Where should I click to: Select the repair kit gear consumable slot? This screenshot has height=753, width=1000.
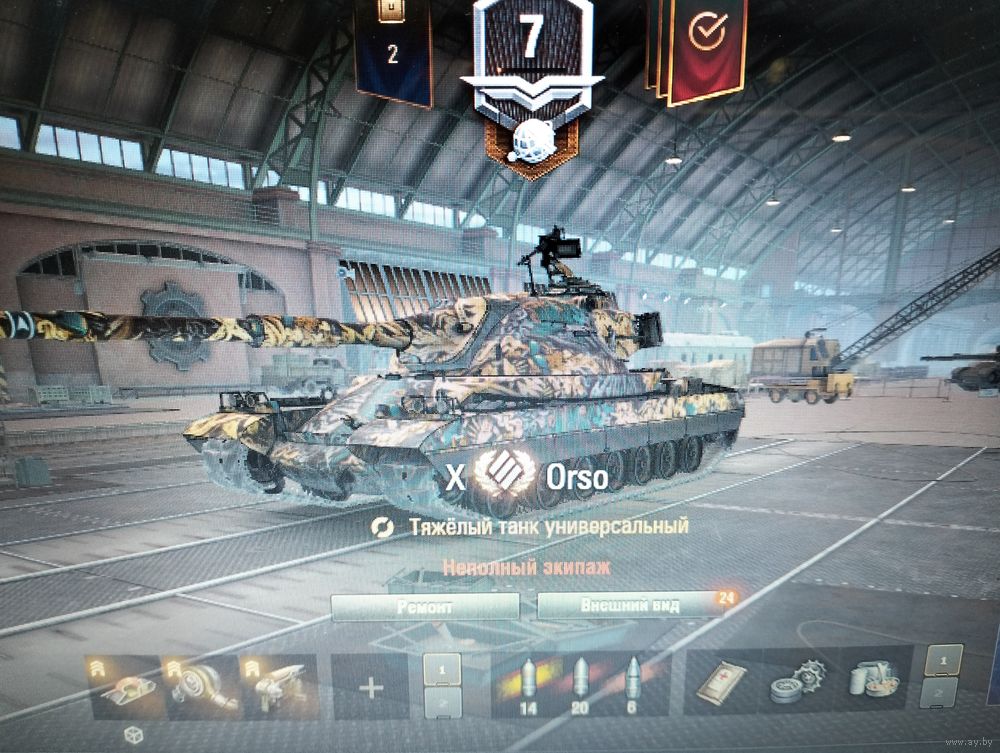point(794,685)
